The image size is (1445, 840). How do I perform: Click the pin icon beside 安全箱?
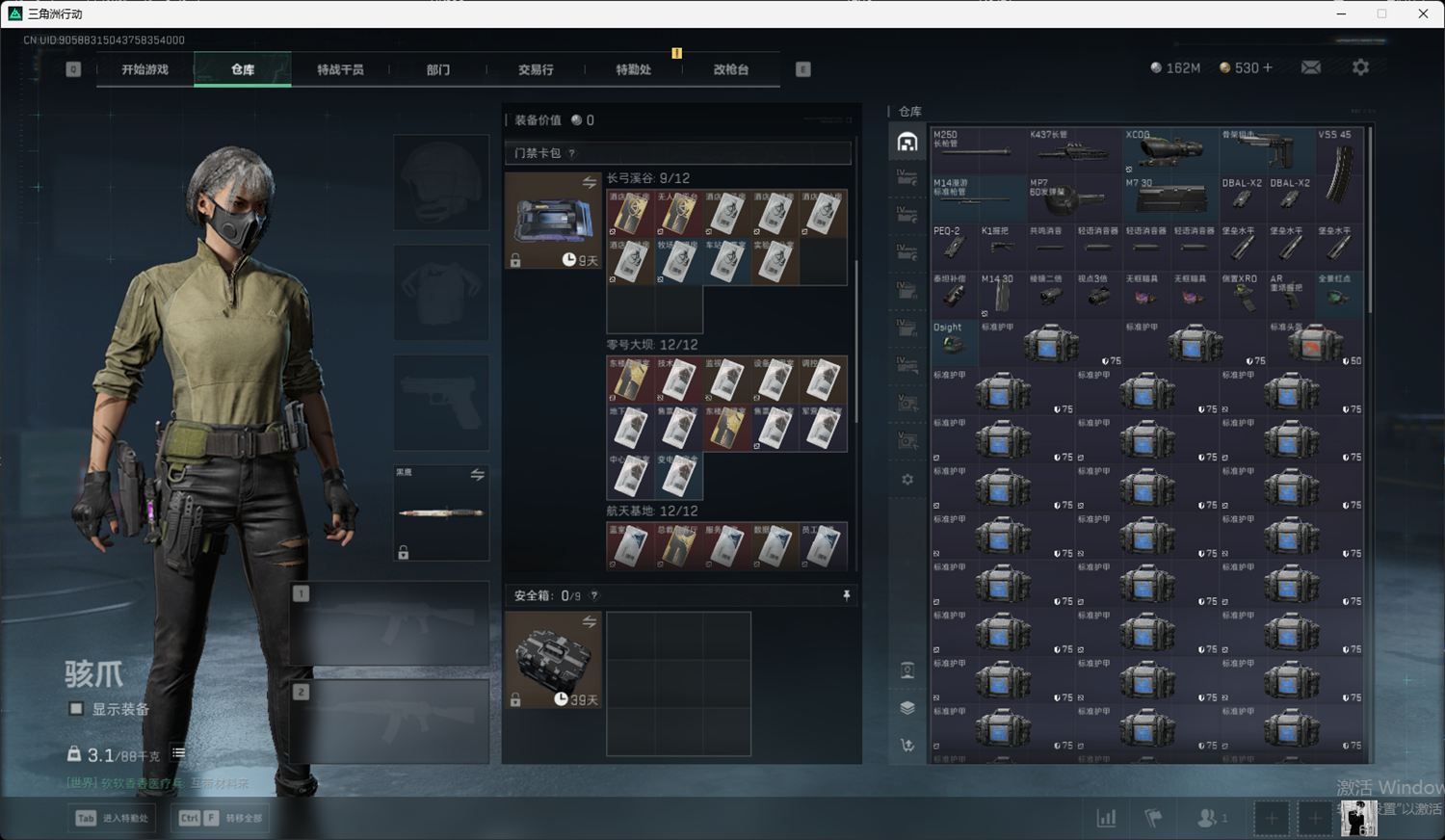pyautogui.click(x=847, y=595)
